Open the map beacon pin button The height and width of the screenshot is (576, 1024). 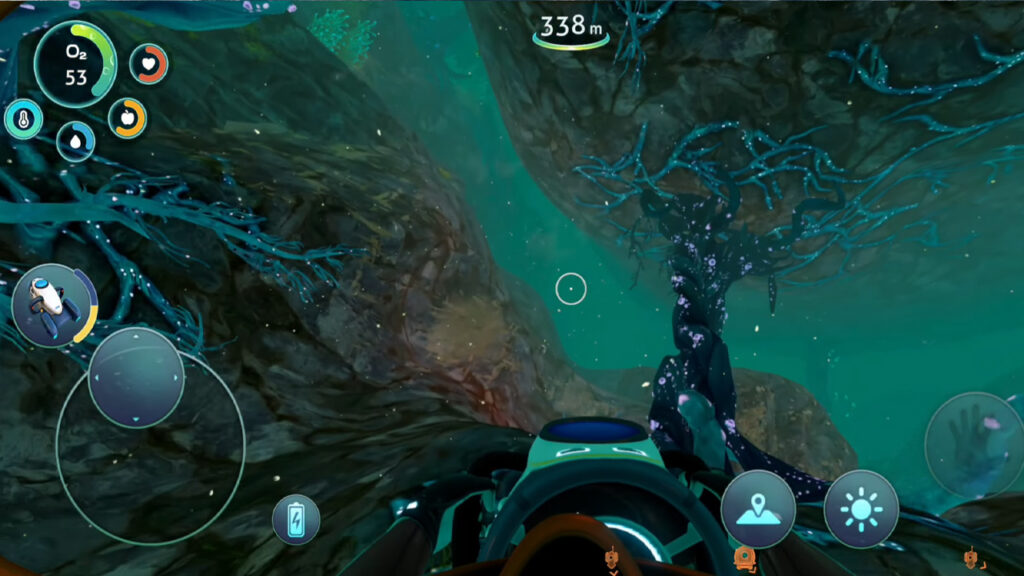[758, 509]
